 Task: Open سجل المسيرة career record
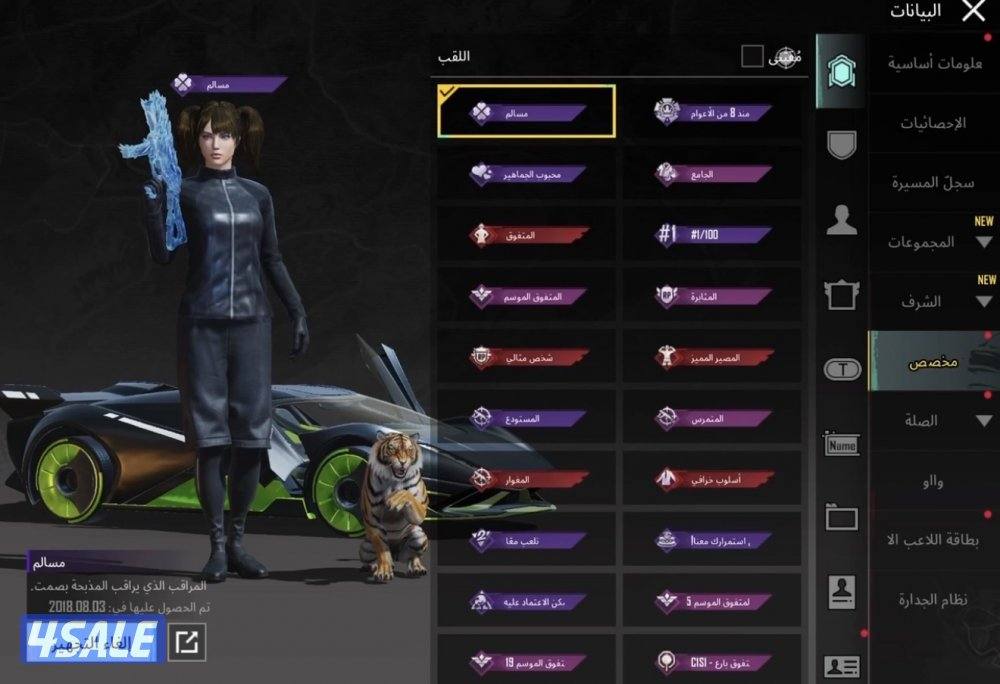934,184
